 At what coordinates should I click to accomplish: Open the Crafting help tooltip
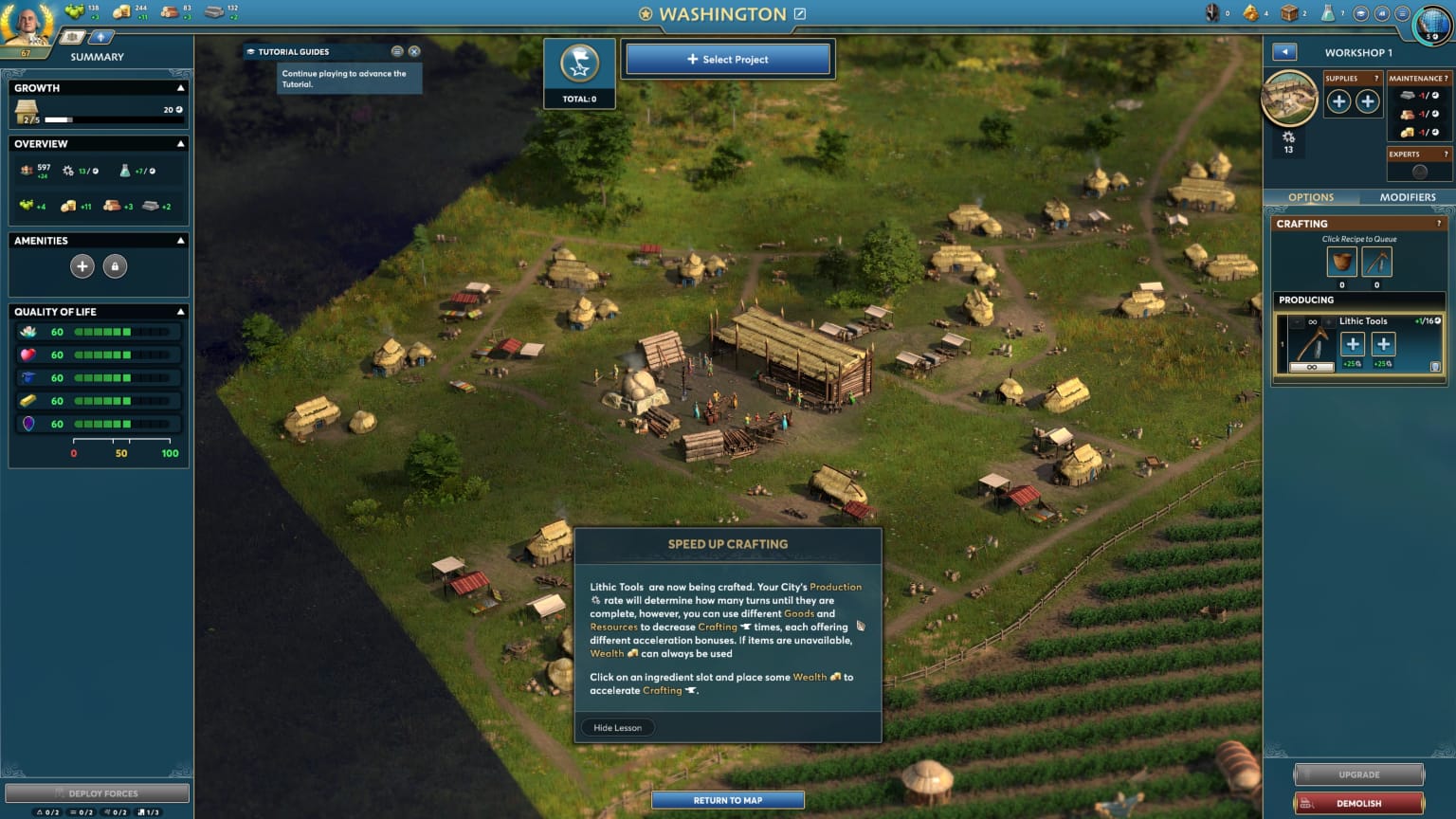coord(1439,224)
